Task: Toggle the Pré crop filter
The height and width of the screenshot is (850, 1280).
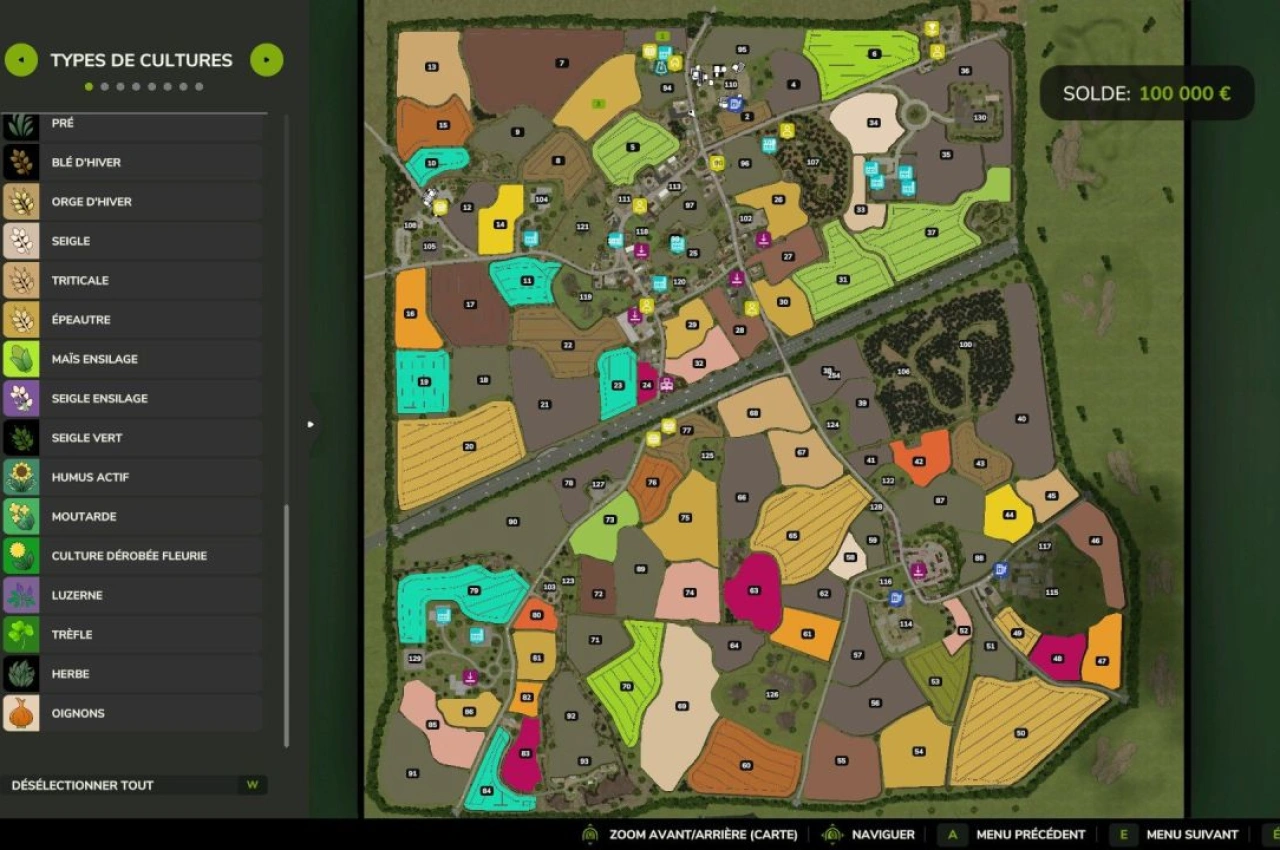Action: tap(132, 124)
